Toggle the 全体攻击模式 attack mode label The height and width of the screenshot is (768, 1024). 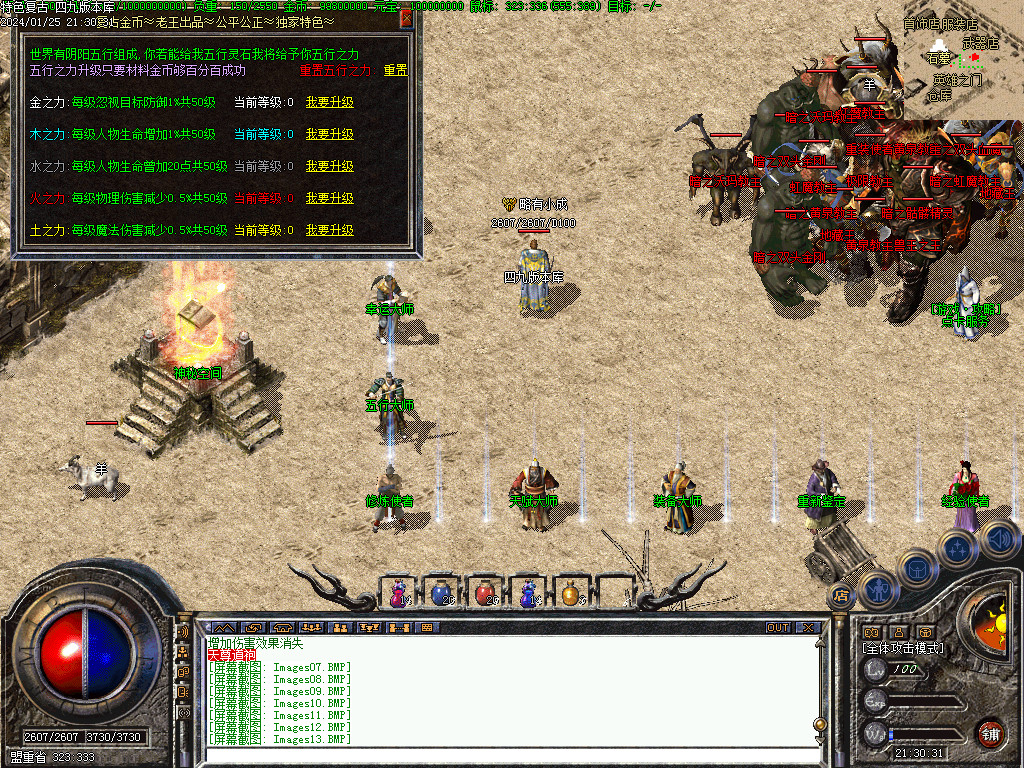coord(903,648)
